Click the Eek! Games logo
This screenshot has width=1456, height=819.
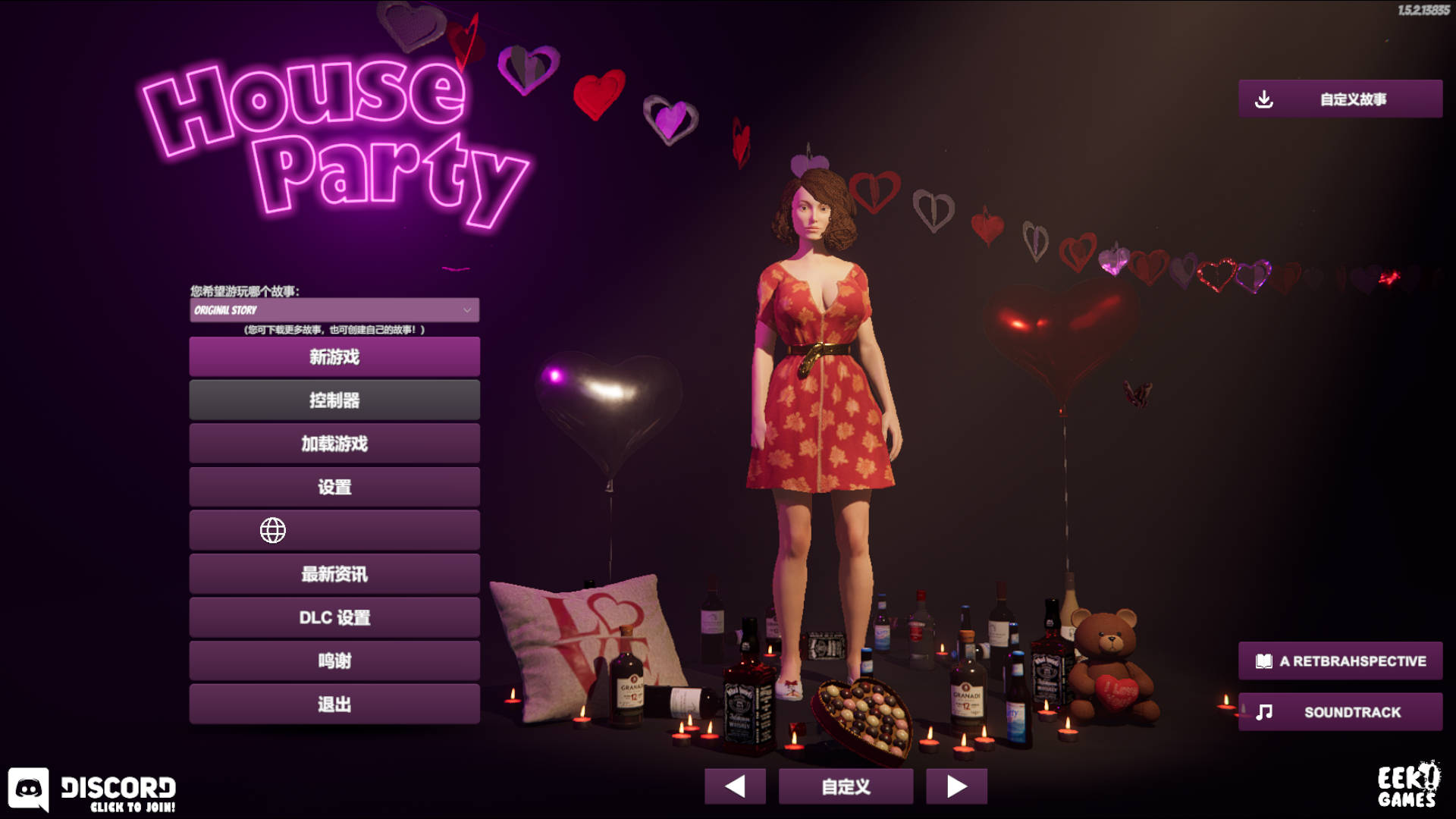pos(1407,786)
